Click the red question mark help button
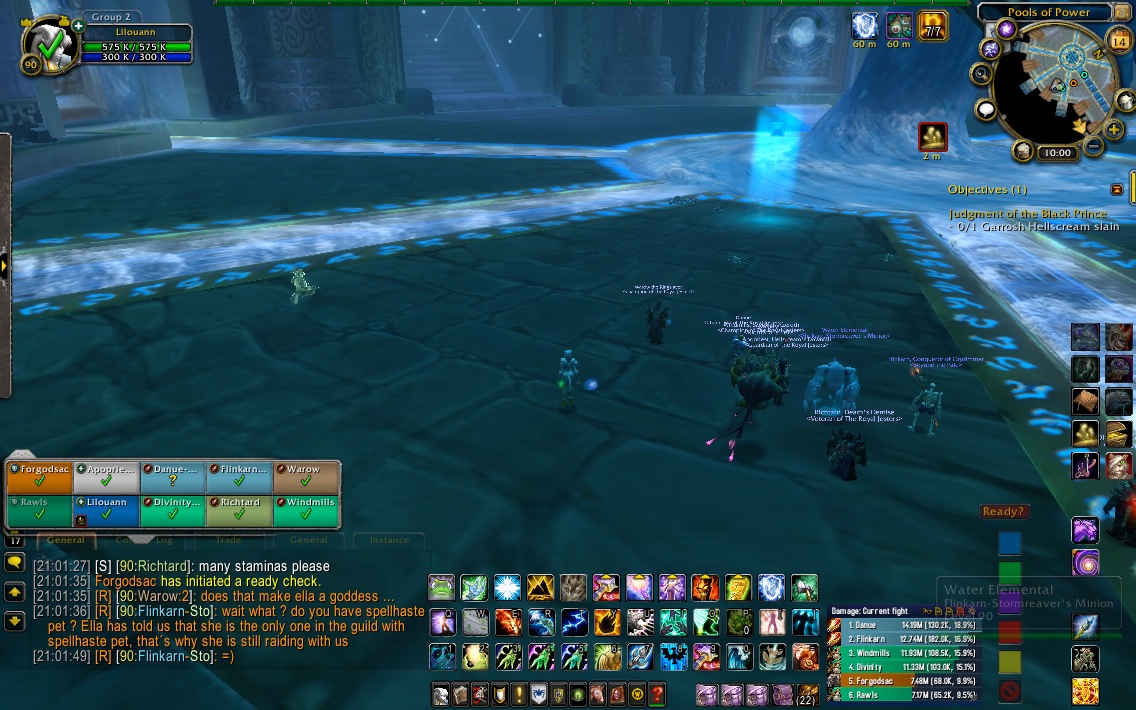1136x710 pixels. (x=656, y=694)
